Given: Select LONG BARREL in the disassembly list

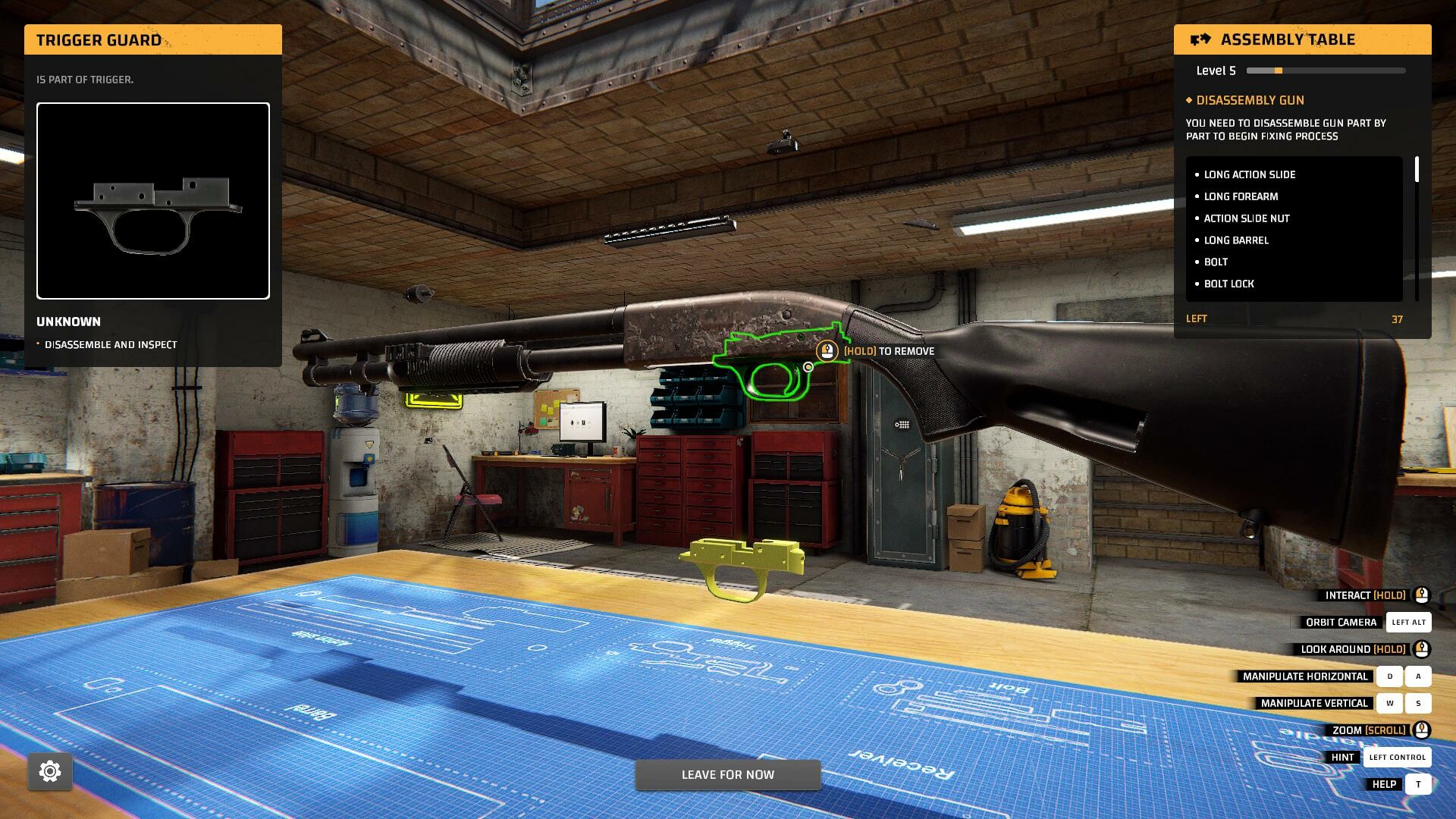Looking at the screenshot, I should click(1236, 240).
